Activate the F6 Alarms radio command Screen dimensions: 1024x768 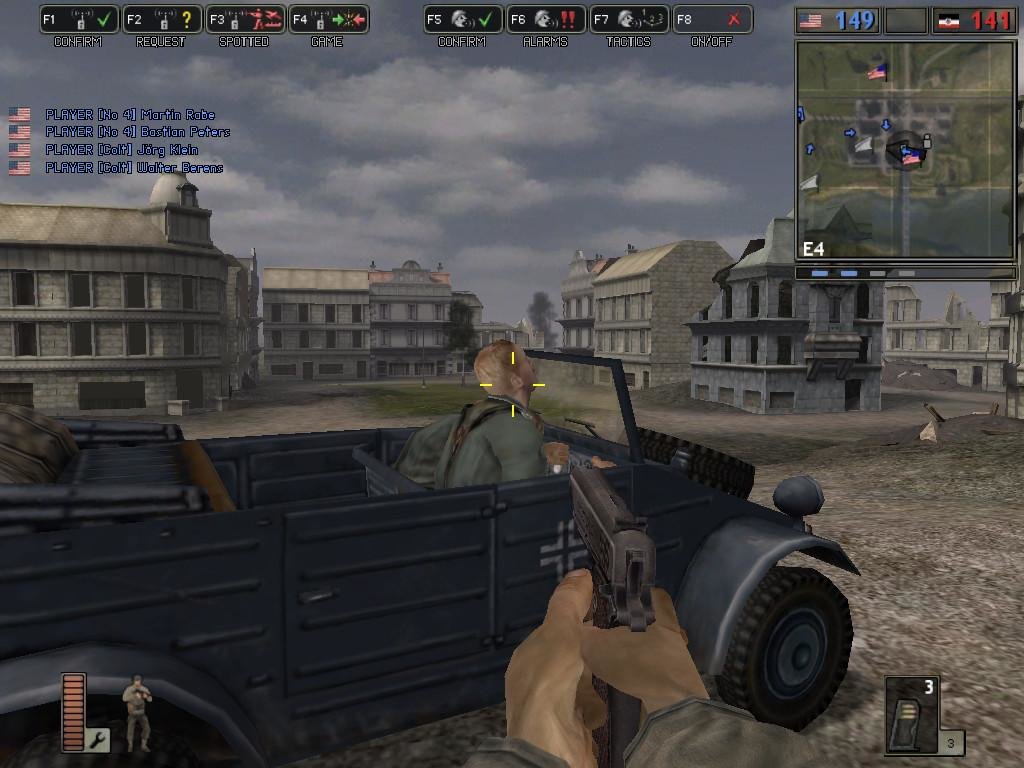tap(545, 19)
